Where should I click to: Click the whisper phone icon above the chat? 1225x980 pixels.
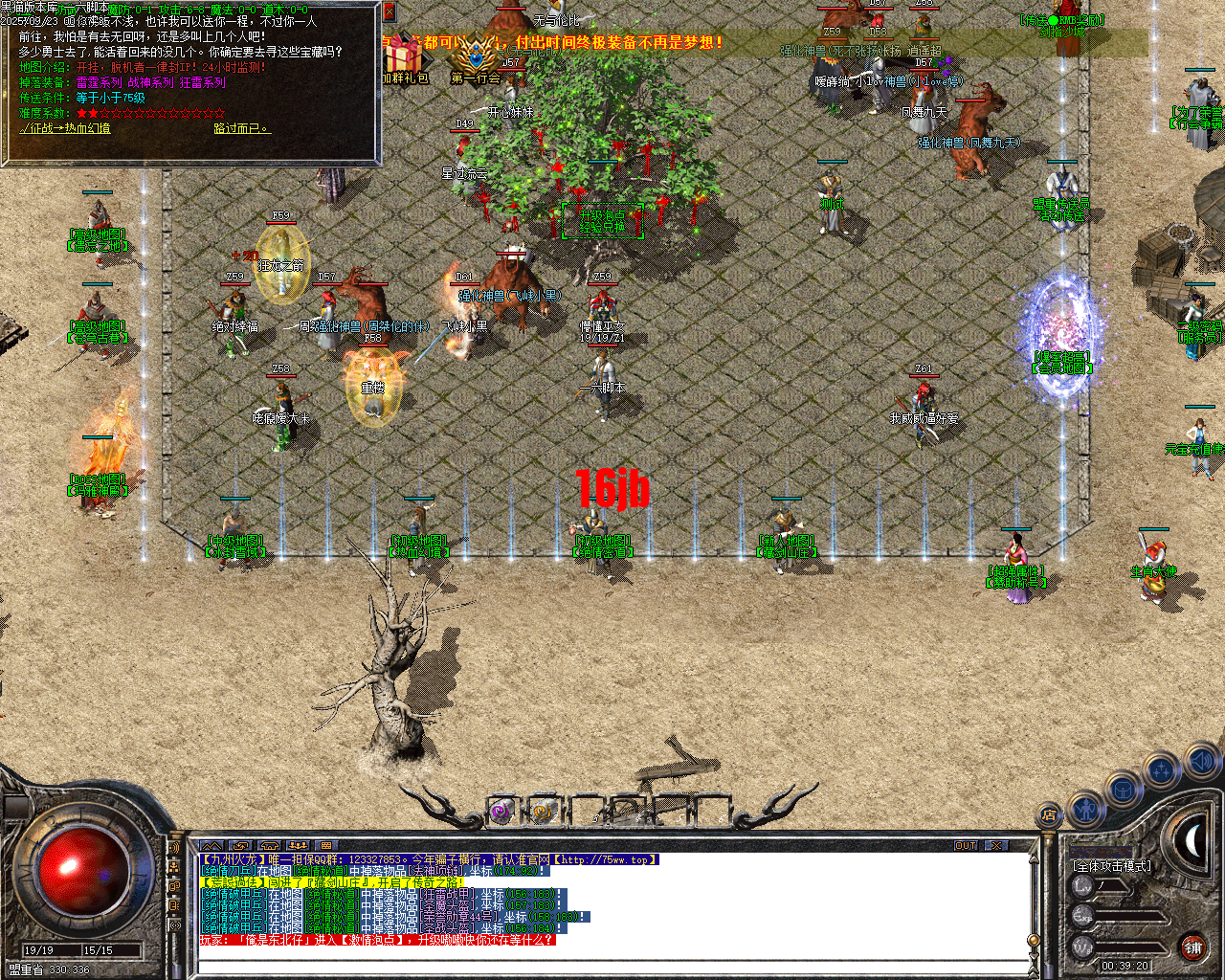(270, 846)
